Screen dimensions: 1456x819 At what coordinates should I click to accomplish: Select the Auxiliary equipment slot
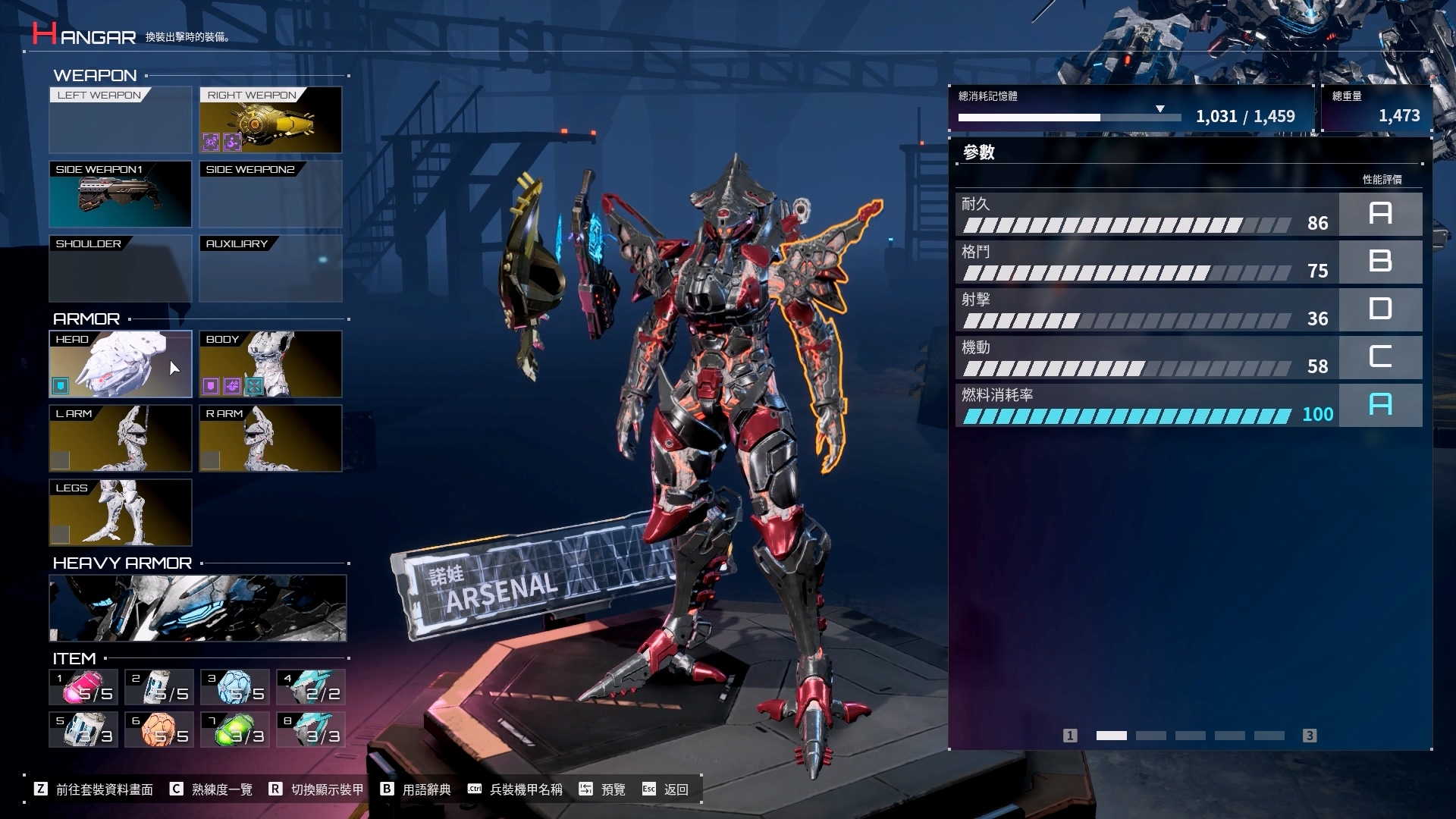270,268
